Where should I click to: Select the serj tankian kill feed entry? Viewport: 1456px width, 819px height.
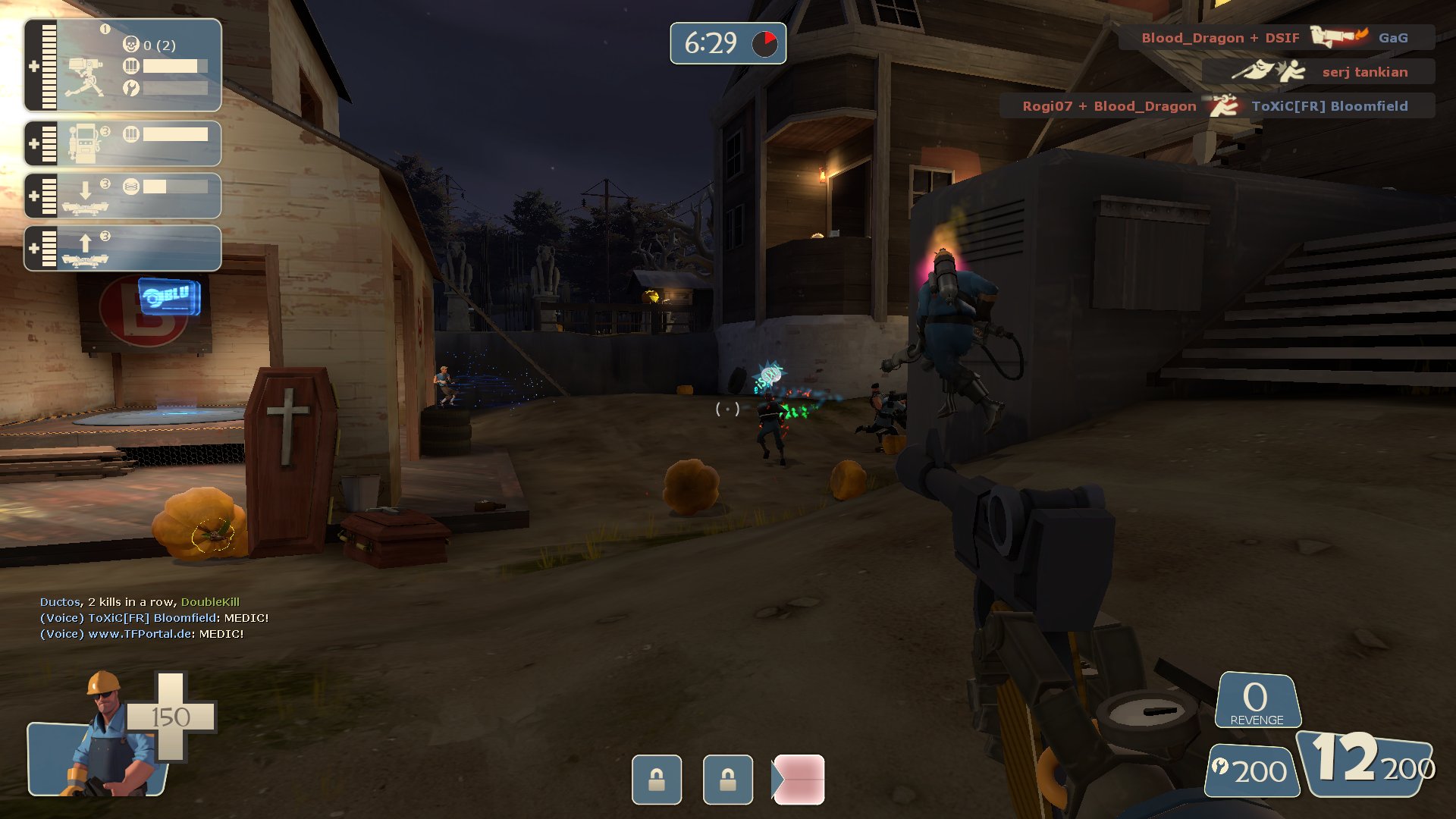pyautogui.click(x=1318, y=72)
